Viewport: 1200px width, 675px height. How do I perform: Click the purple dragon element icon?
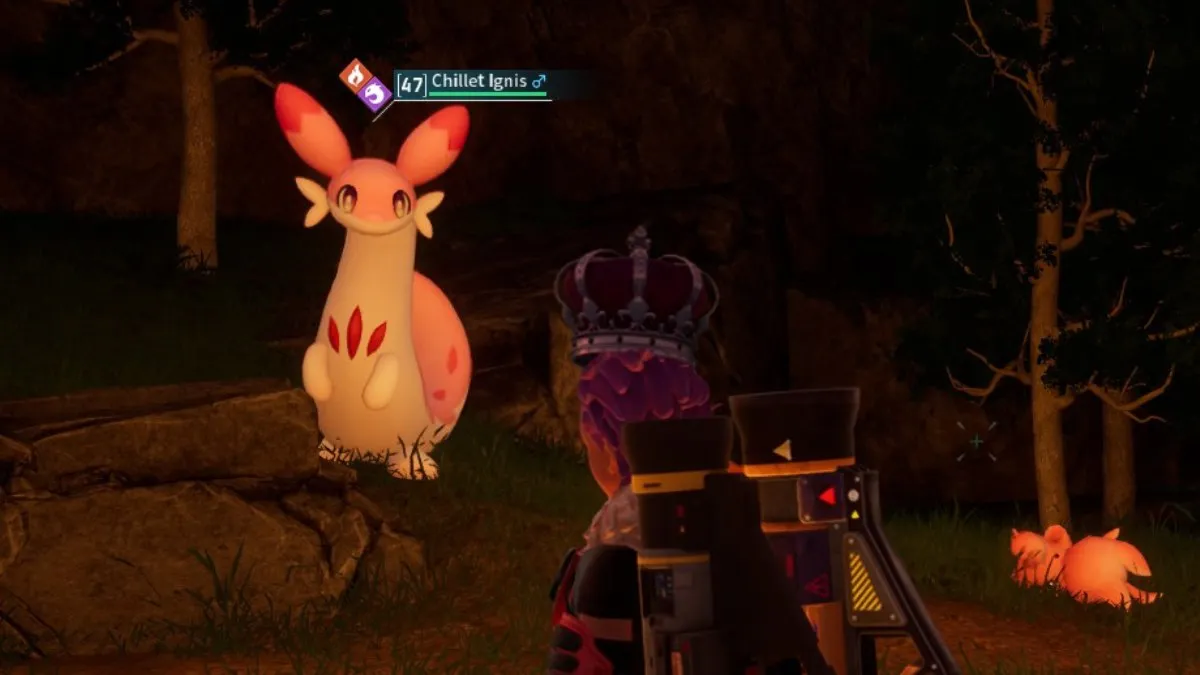coord(376,95)
